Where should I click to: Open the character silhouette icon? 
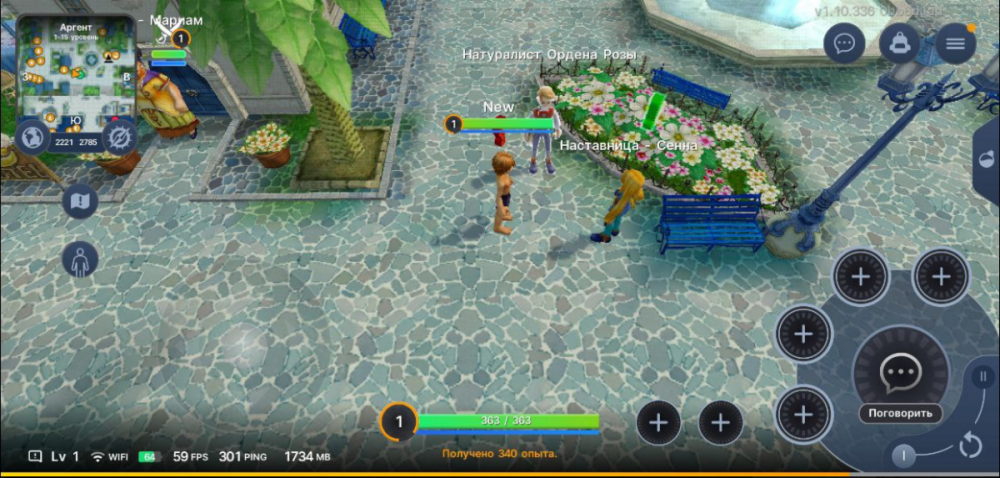(x=80, y=260)
